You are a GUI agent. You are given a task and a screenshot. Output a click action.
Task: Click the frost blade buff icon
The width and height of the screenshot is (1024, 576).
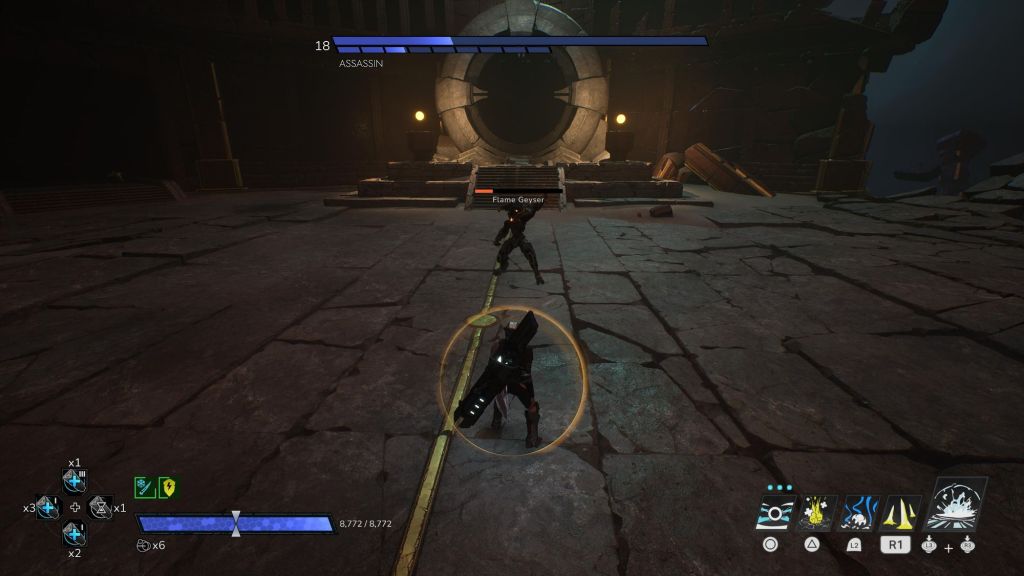point(143,487)
